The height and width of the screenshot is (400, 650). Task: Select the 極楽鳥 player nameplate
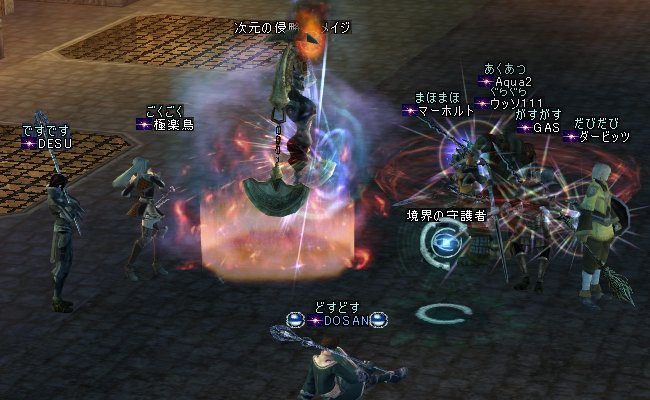click(x=172, y=124)
